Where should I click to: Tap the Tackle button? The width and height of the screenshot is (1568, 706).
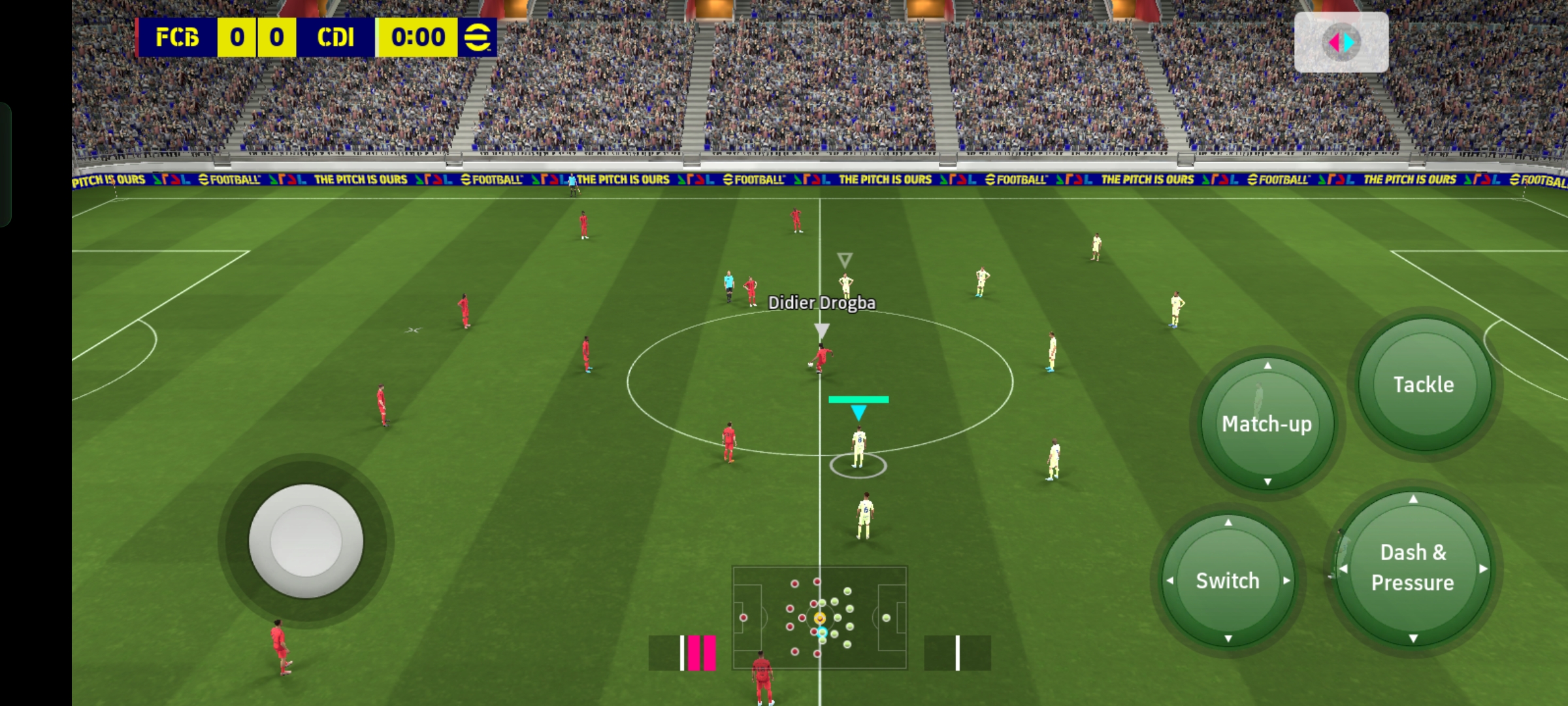pyautogui.click(x=1424, y=384)
